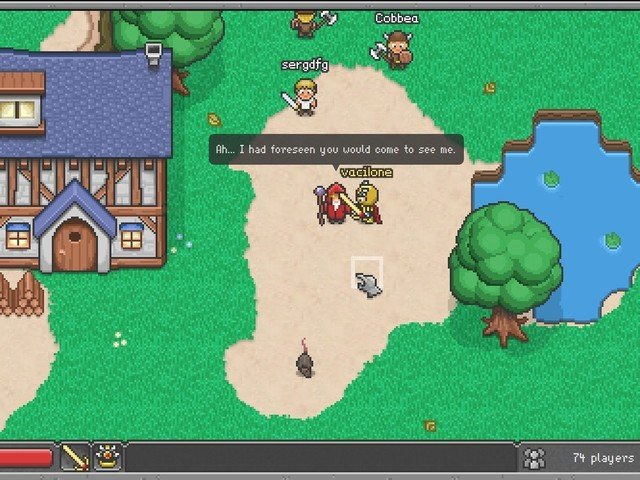Click the equipped armor slot icon
This screenshot has width=640, height=480.
107,458
